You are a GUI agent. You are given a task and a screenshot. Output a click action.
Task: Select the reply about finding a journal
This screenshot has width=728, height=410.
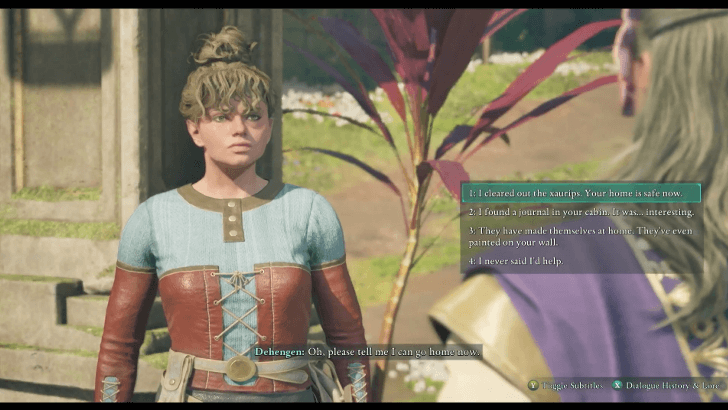pos(580,212)
